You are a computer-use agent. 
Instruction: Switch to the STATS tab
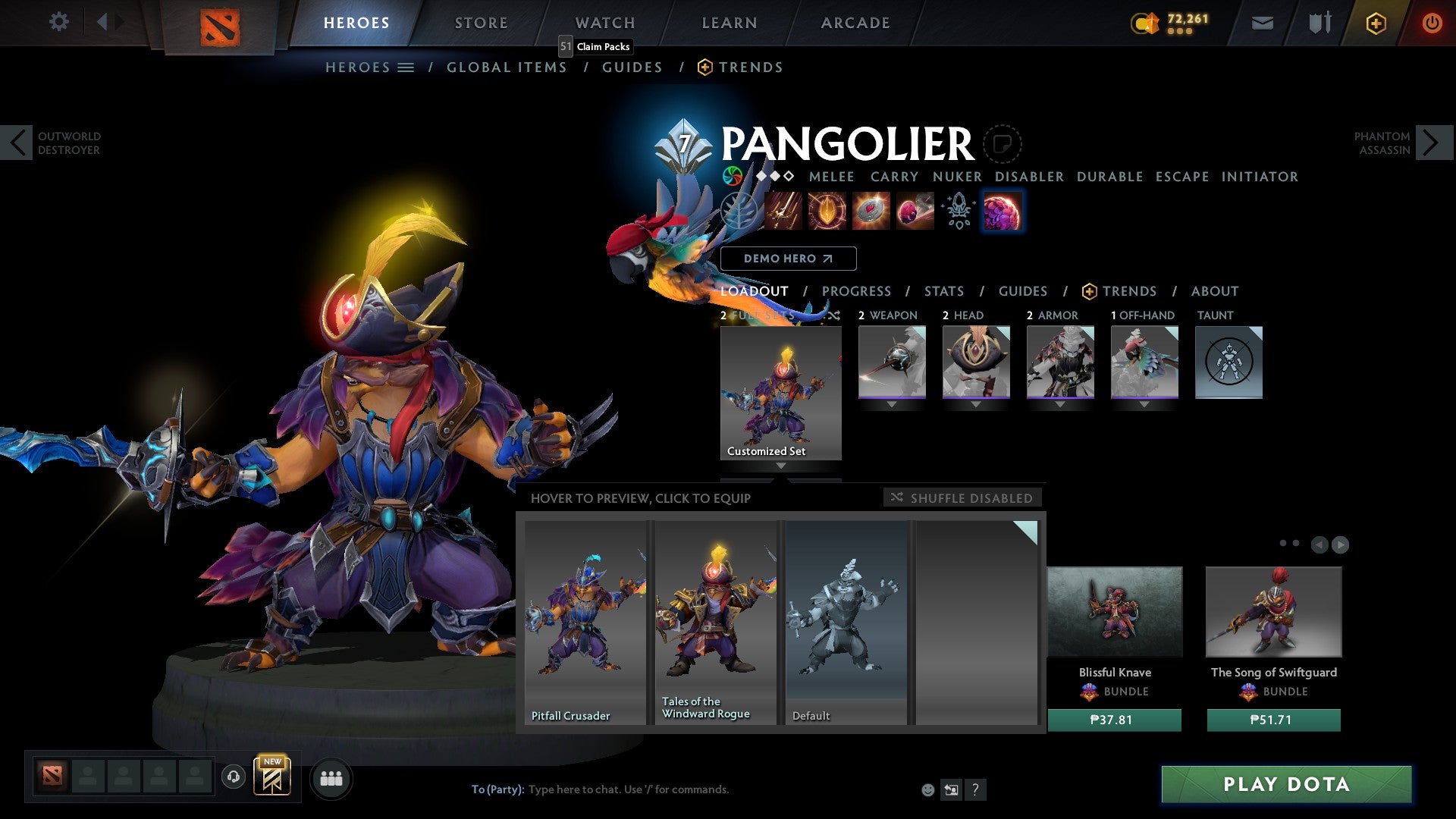pos(943,291)
